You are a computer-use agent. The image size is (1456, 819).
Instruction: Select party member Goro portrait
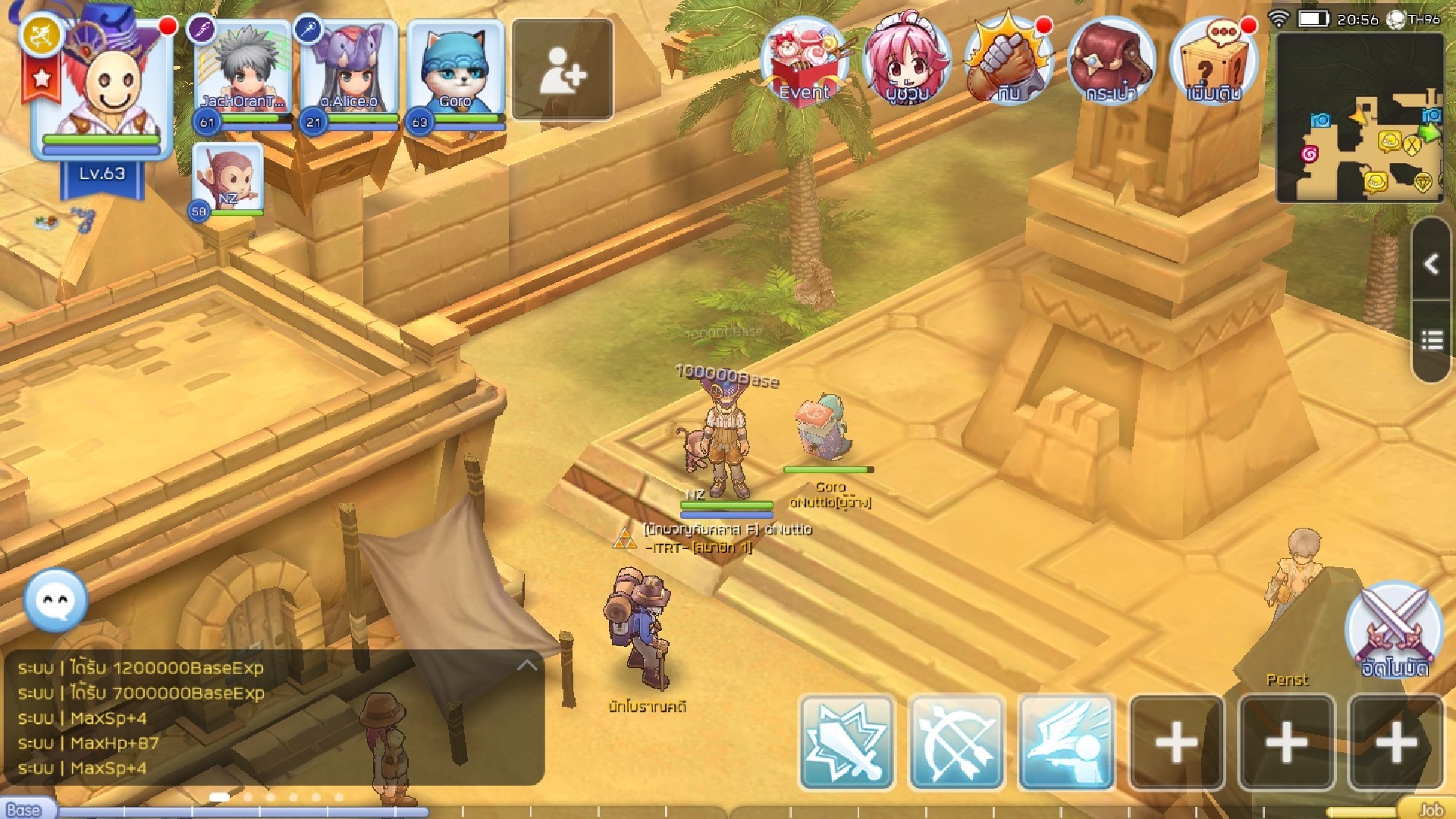coord(455,72)
